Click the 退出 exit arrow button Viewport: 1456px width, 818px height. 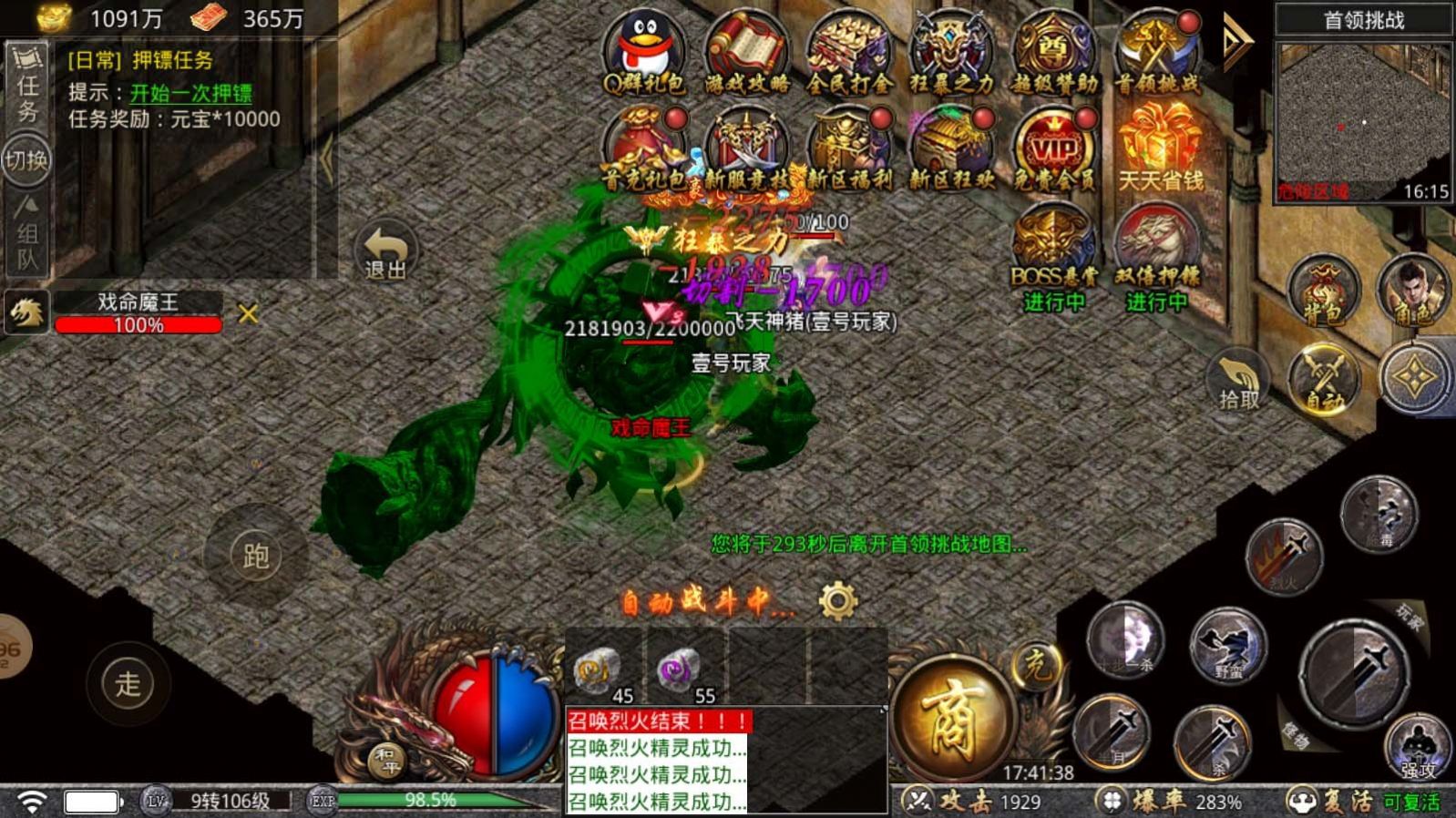385,251
